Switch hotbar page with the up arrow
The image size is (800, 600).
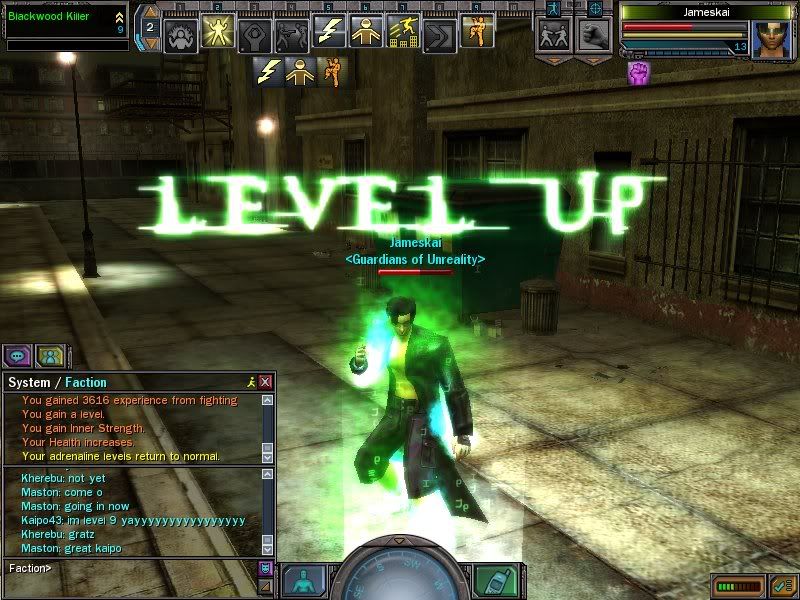(148, 17)
